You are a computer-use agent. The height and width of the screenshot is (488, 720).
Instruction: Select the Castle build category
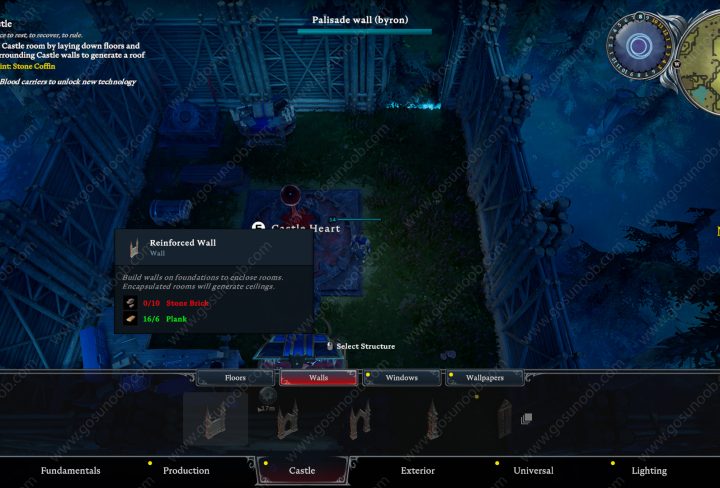point(302,470)
